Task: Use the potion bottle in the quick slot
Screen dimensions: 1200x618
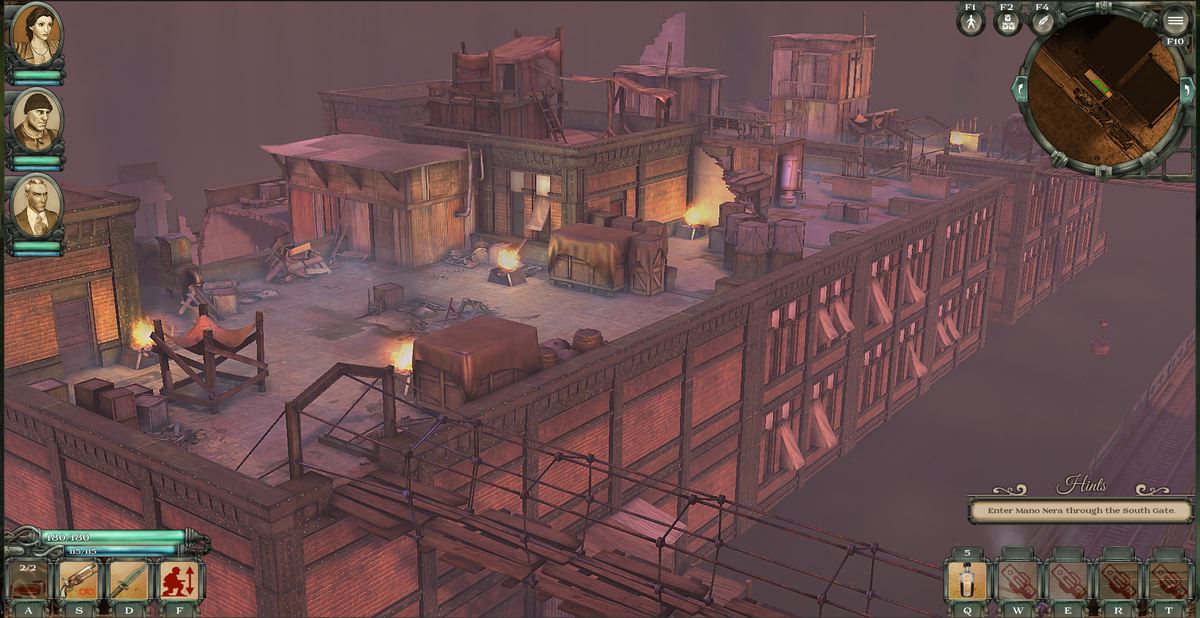Action: [x=967, y=581]
